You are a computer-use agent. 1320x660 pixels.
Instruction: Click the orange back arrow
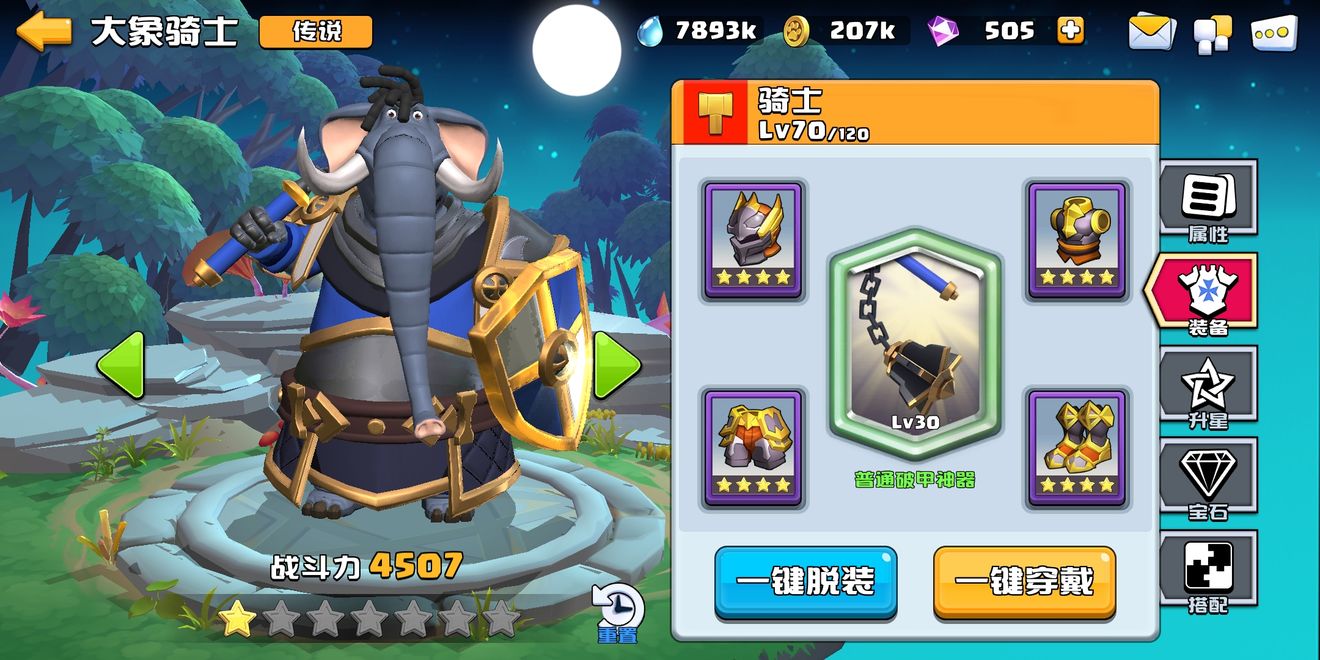pyautogui.click(x=44, y=31)
